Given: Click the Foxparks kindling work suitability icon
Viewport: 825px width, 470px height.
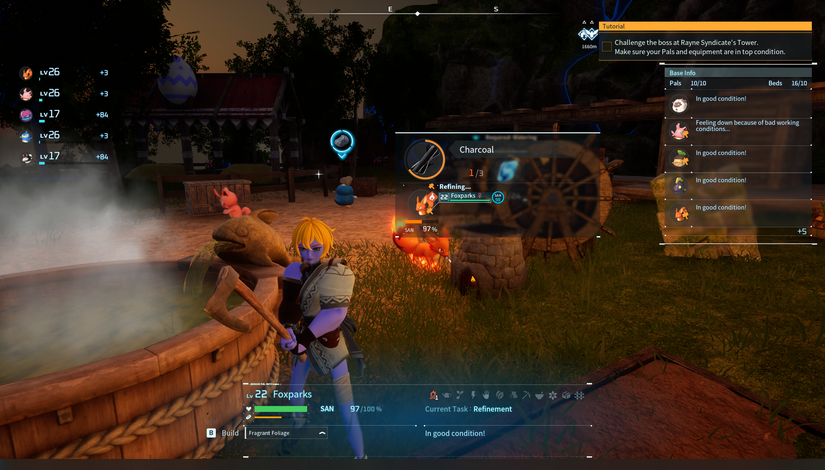Looking at the screenshot, I should (434, 396).
